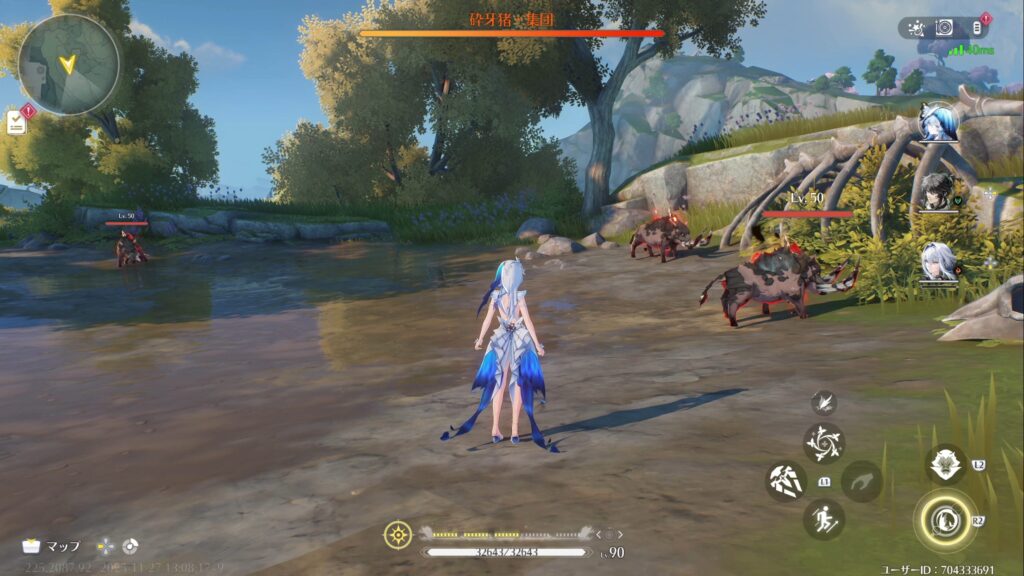Image resolution: width=1024 pixels, height=576 pixels.
Task: Switch to the dark-haired party character portrait
Action: point(938,191)
